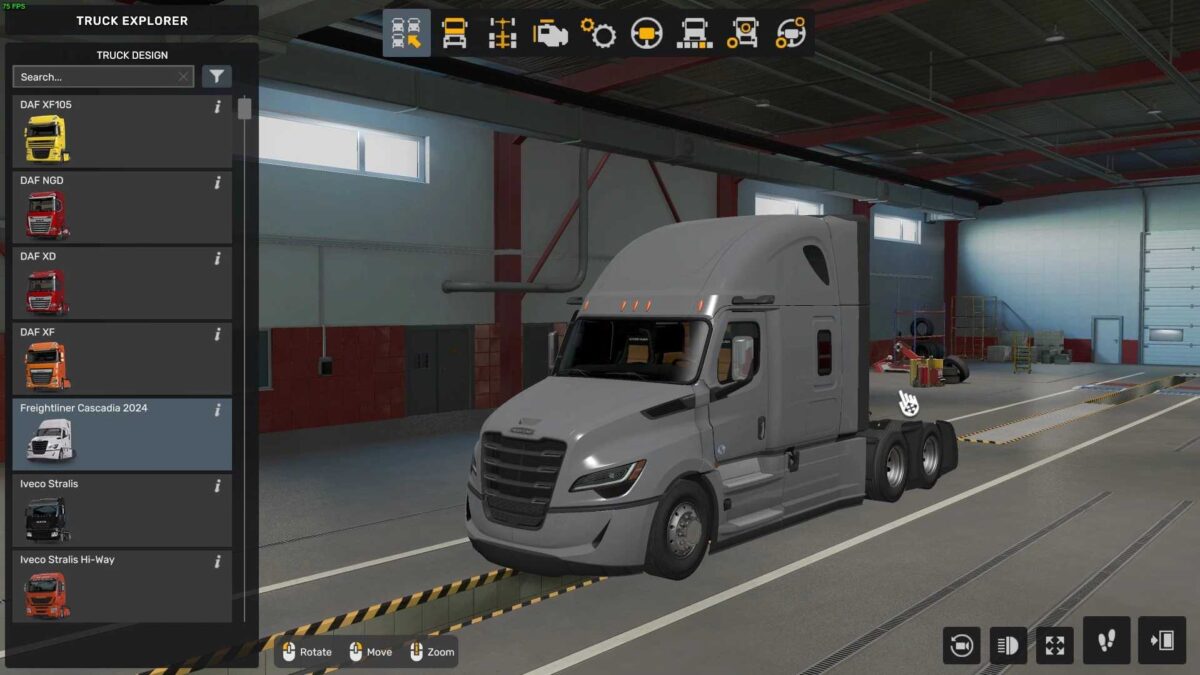
Task: Clear the search box with the X
Action: point(184,77)
